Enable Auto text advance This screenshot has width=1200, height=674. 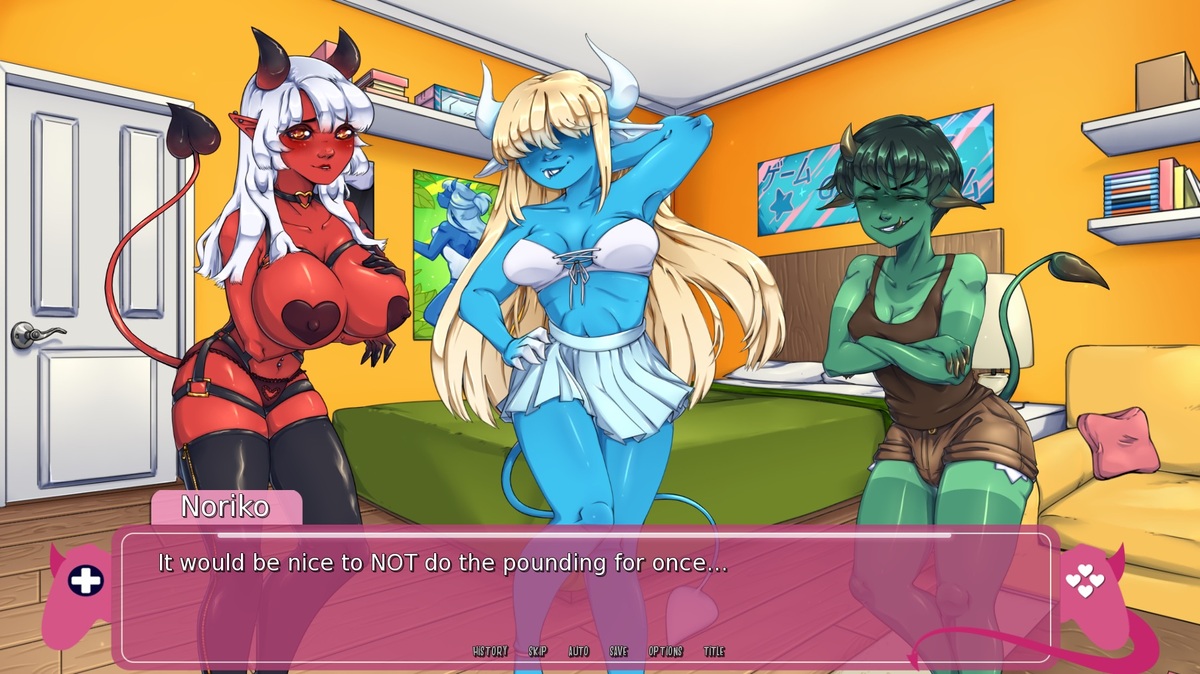(x=579, y=651)
